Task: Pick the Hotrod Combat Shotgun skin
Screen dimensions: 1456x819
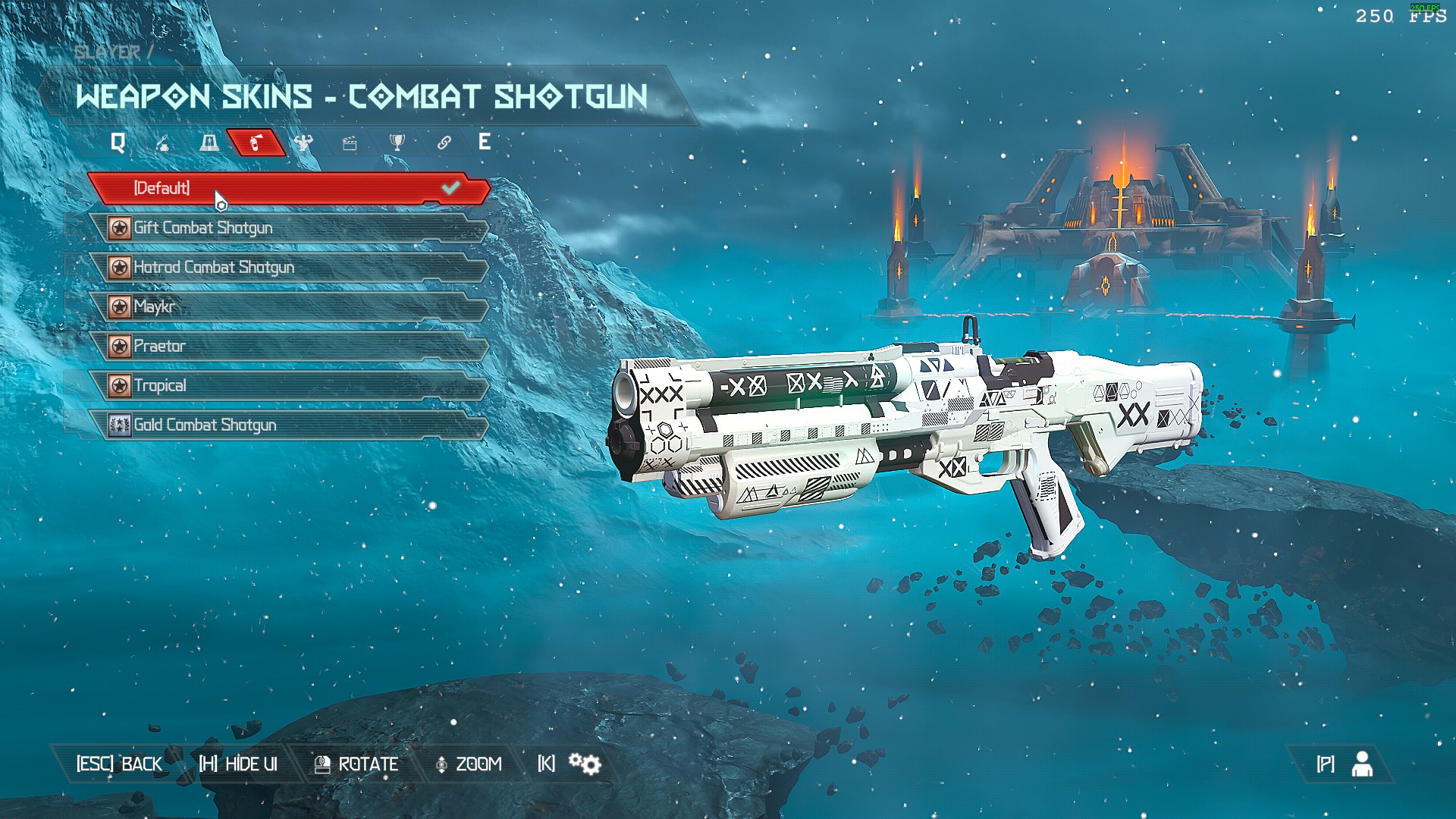Action: click(x=288, y=267)
